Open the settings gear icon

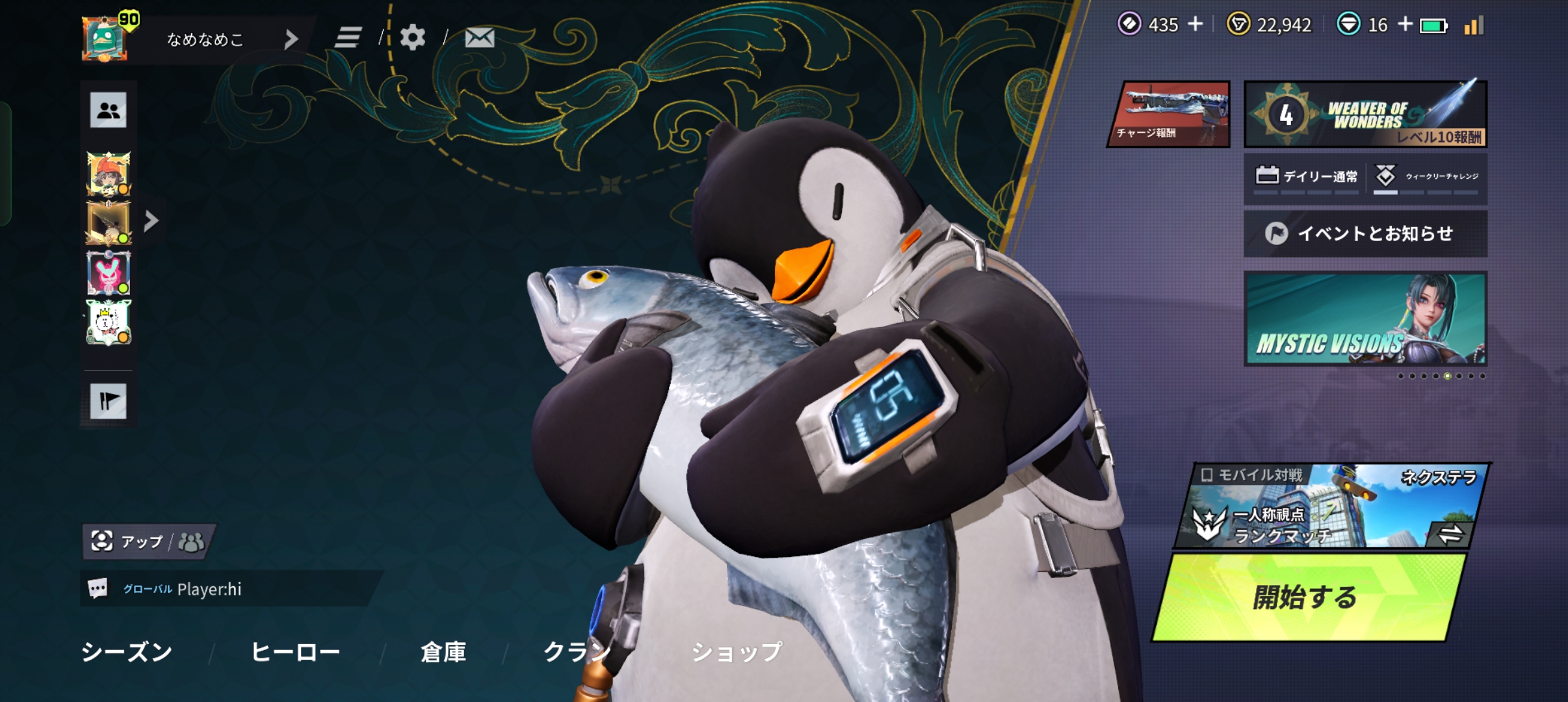pos(413,38)
